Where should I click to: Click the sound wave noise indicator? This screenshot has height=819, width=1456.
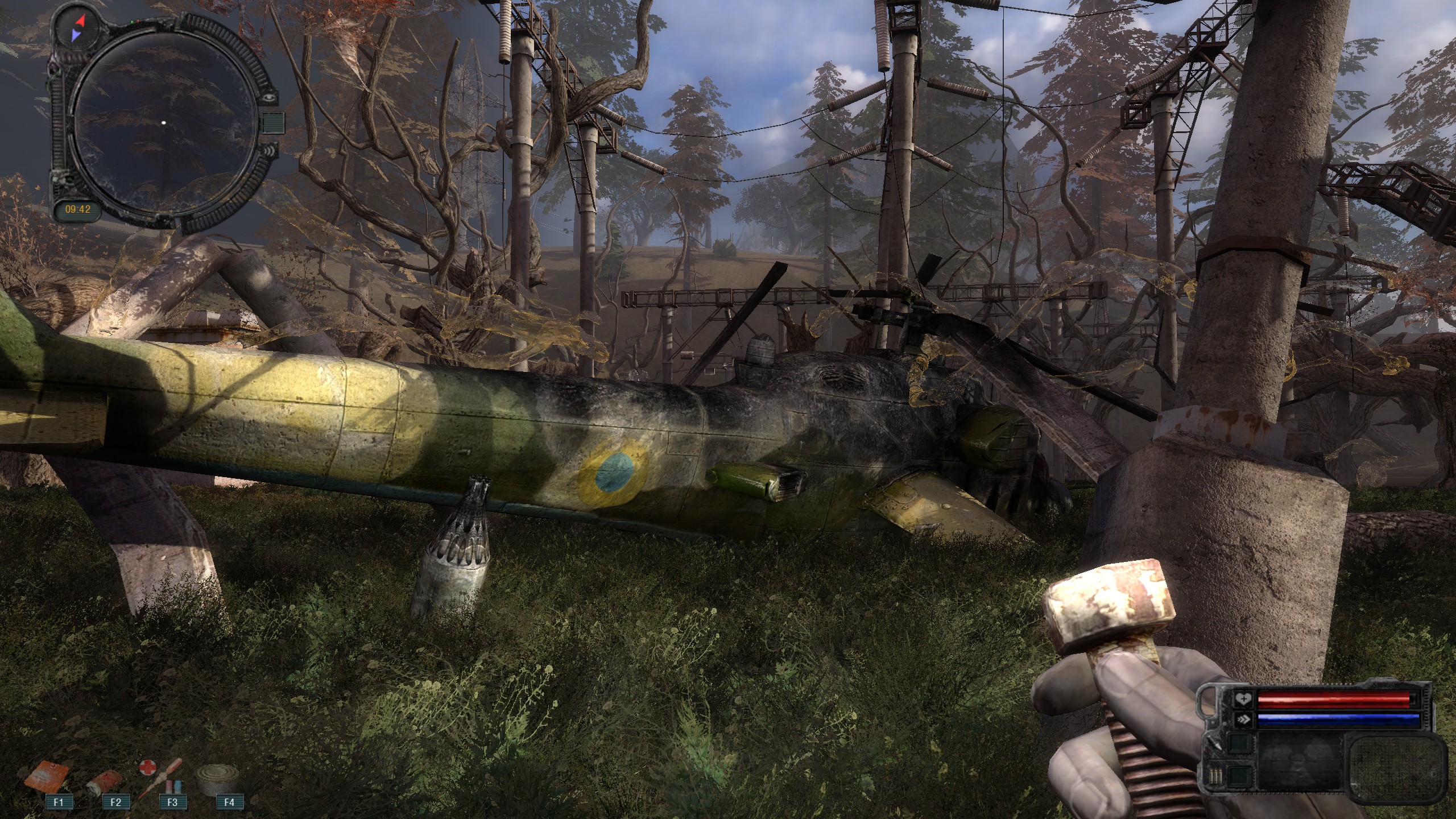click(271, 150)
